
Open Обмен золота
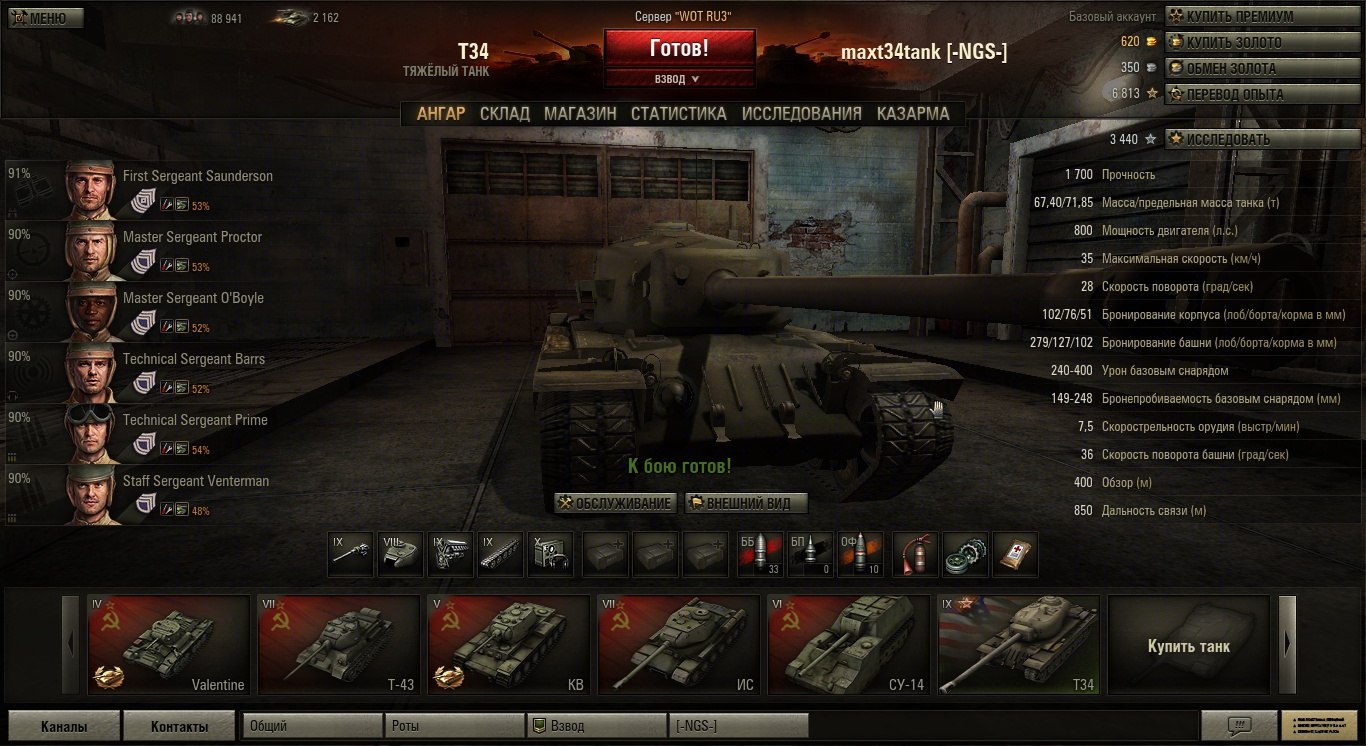click(x=1234, y=68)
